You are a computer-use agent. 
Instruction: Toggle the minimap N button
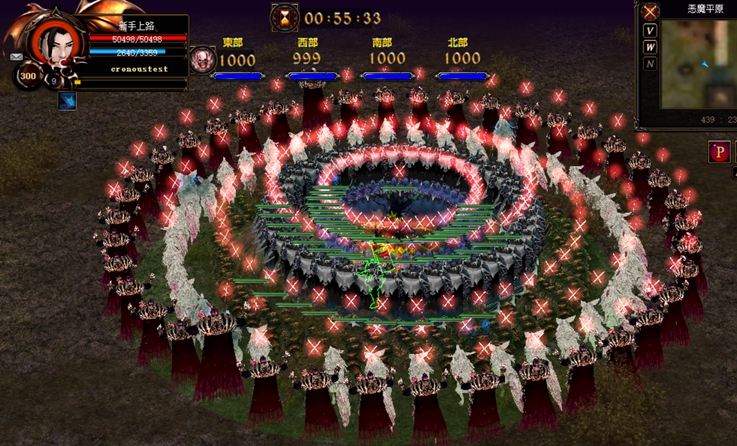(x=650, y=64)
